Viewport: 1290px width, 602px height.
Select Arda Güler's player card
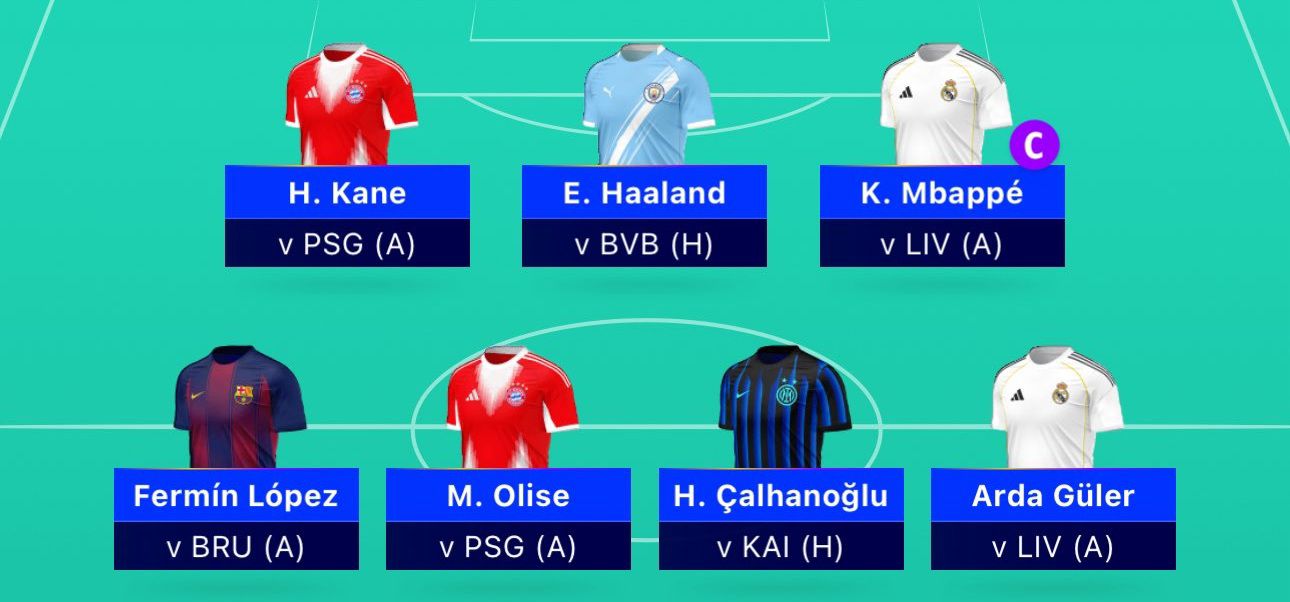click(x=1053, y=496)
